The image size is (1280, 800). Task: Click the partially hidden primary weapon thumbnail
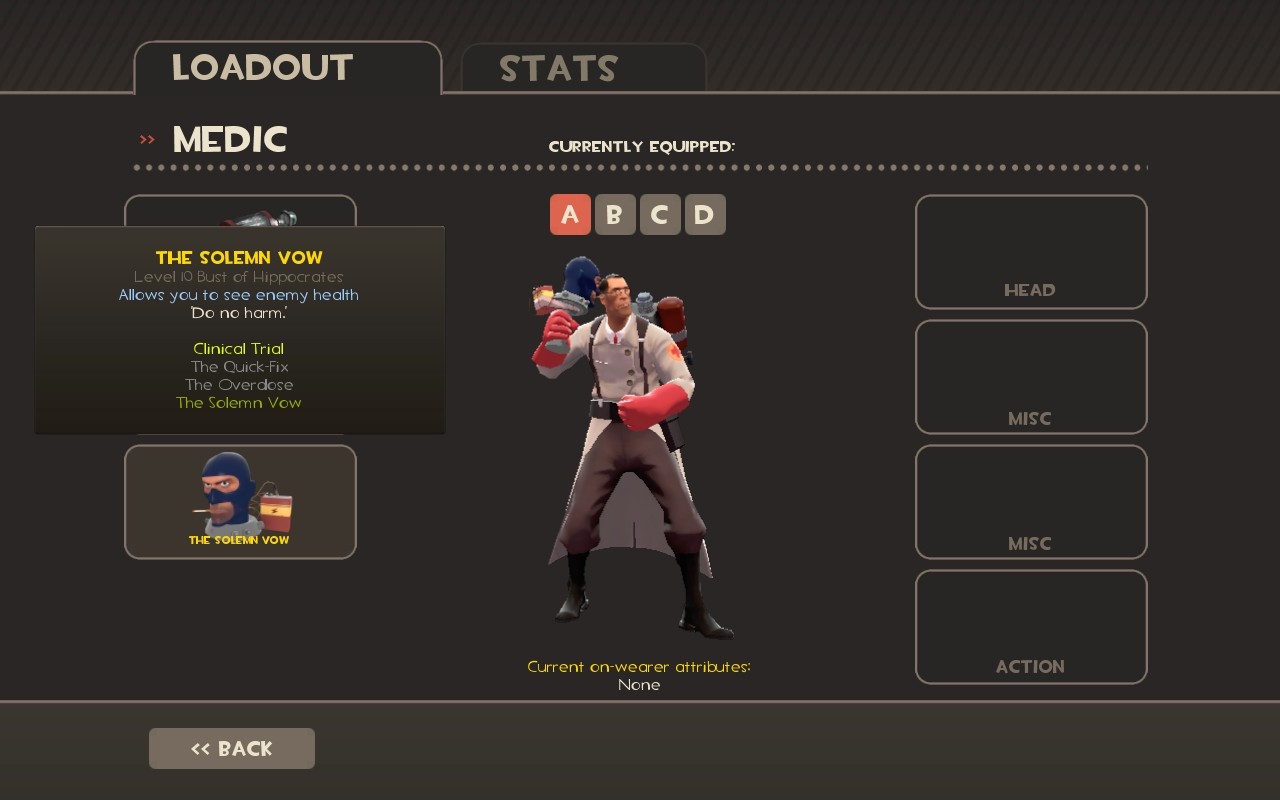coord(240,210)
